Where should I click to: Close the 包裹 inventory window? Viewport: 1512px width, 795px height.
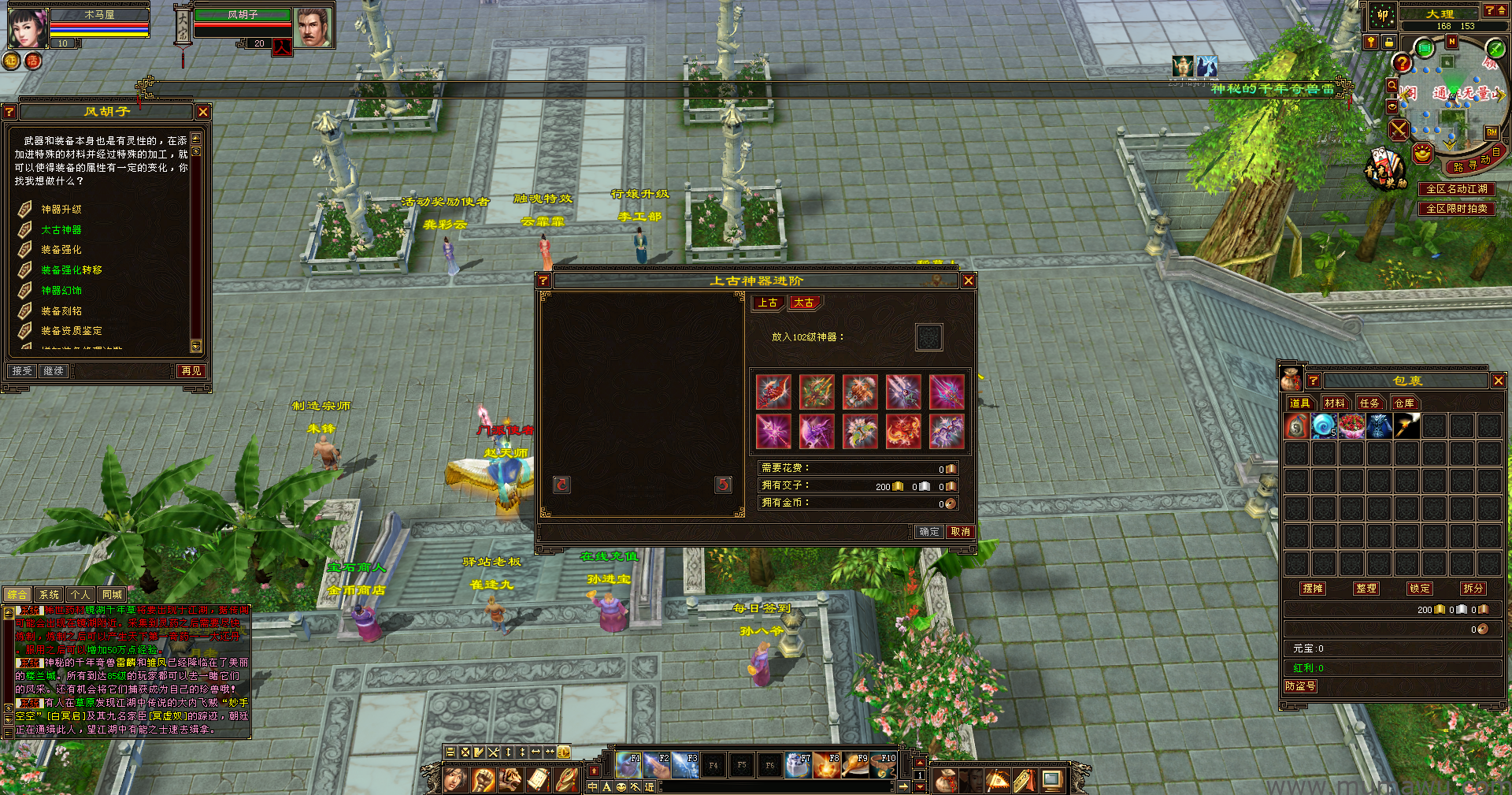tap(1498, 381)
